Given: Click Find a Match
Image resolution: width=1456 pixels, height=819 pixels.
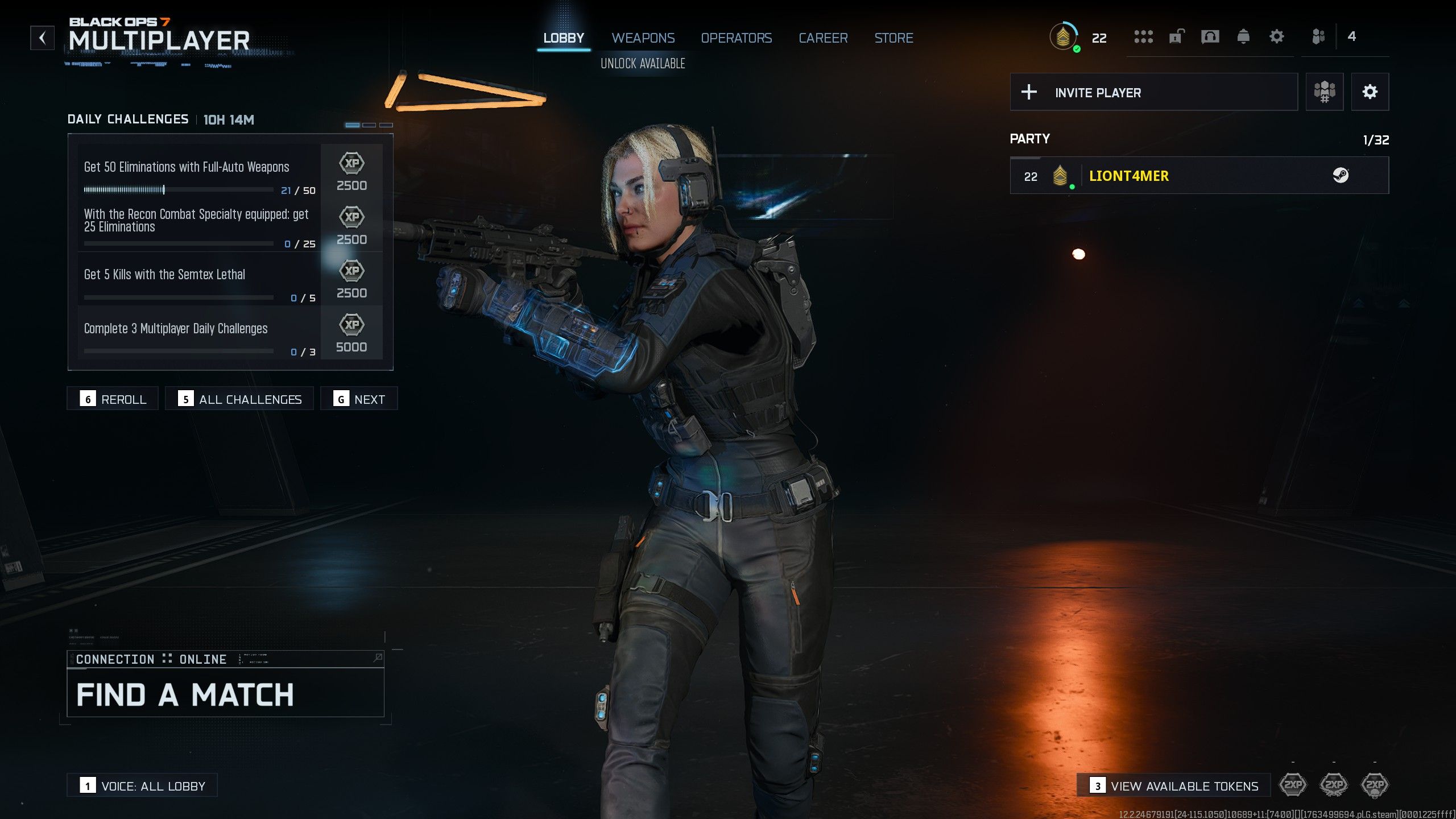Looking at the screenshot, I should click(x=225, y=694).
